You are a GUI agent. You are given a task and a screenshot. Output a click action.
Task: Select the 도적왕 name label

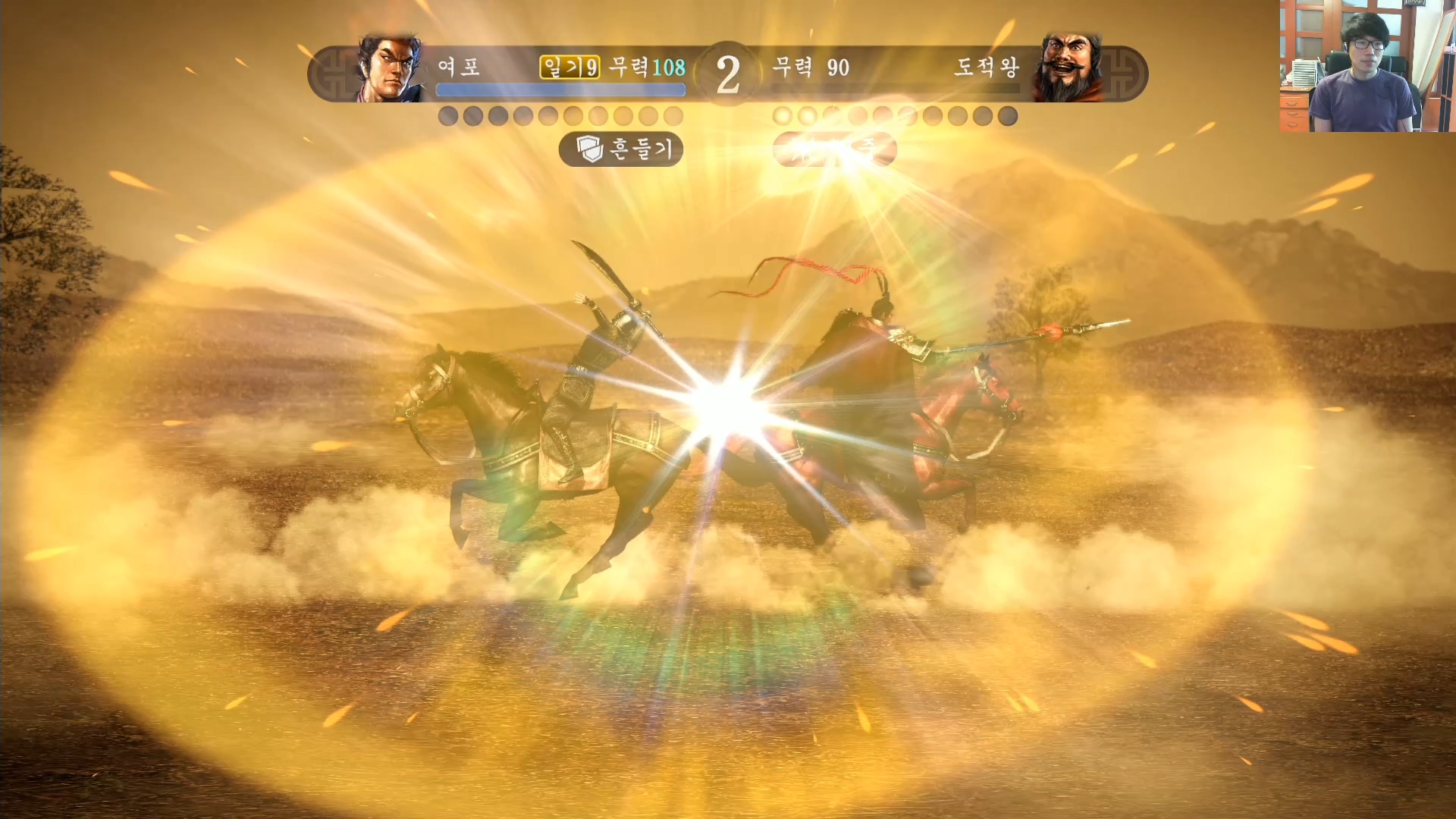click(987, 67)
